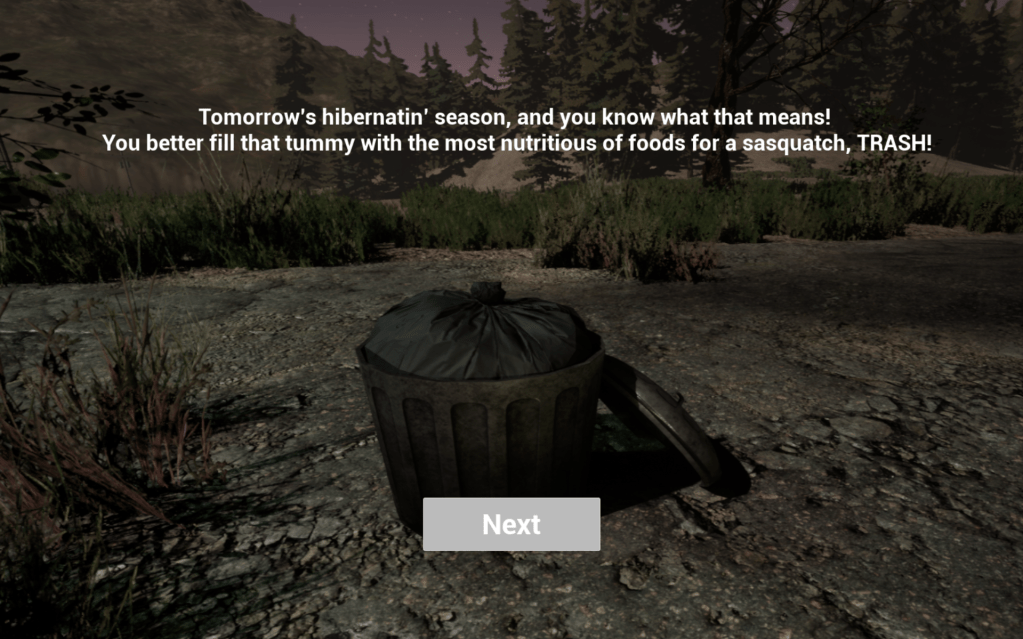Click the Next button to continue
The width and height of the screenshot is (1023, 639).
point(511,524)
